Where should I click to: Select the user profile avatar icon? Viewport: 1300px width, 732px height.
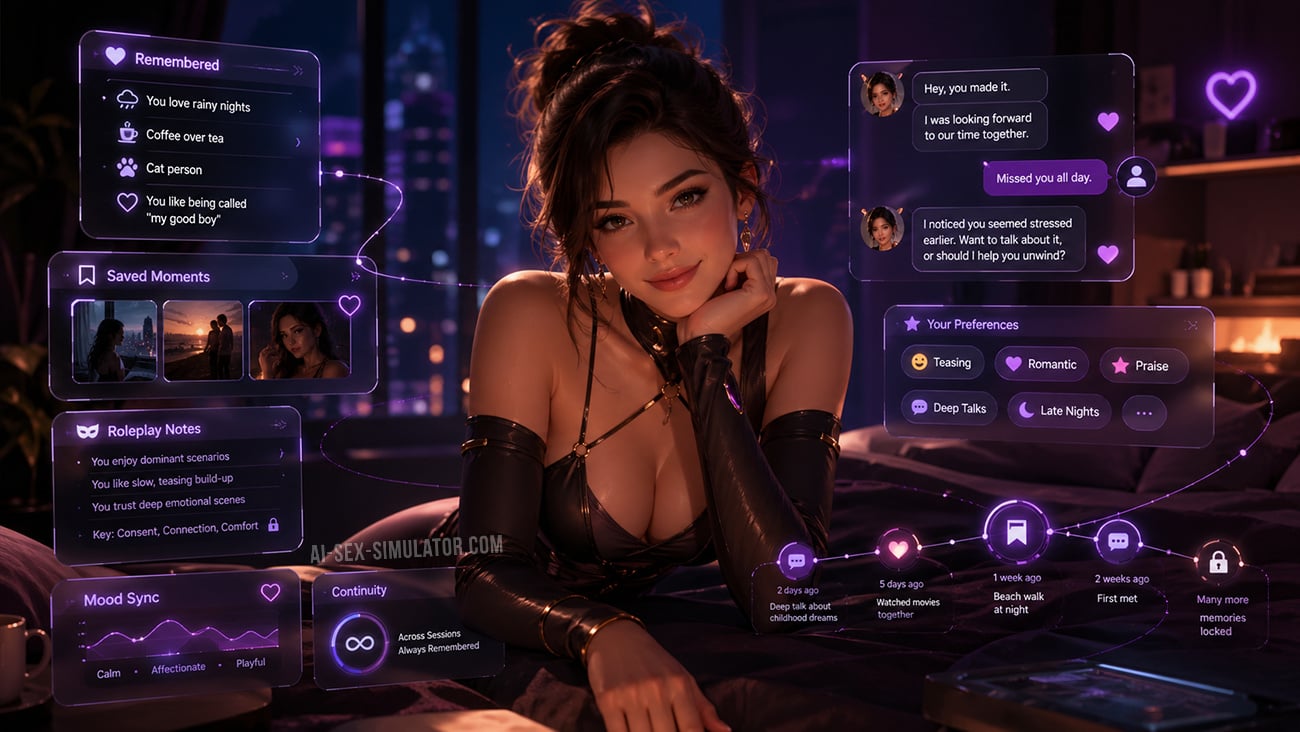(x=1136, y=177)
